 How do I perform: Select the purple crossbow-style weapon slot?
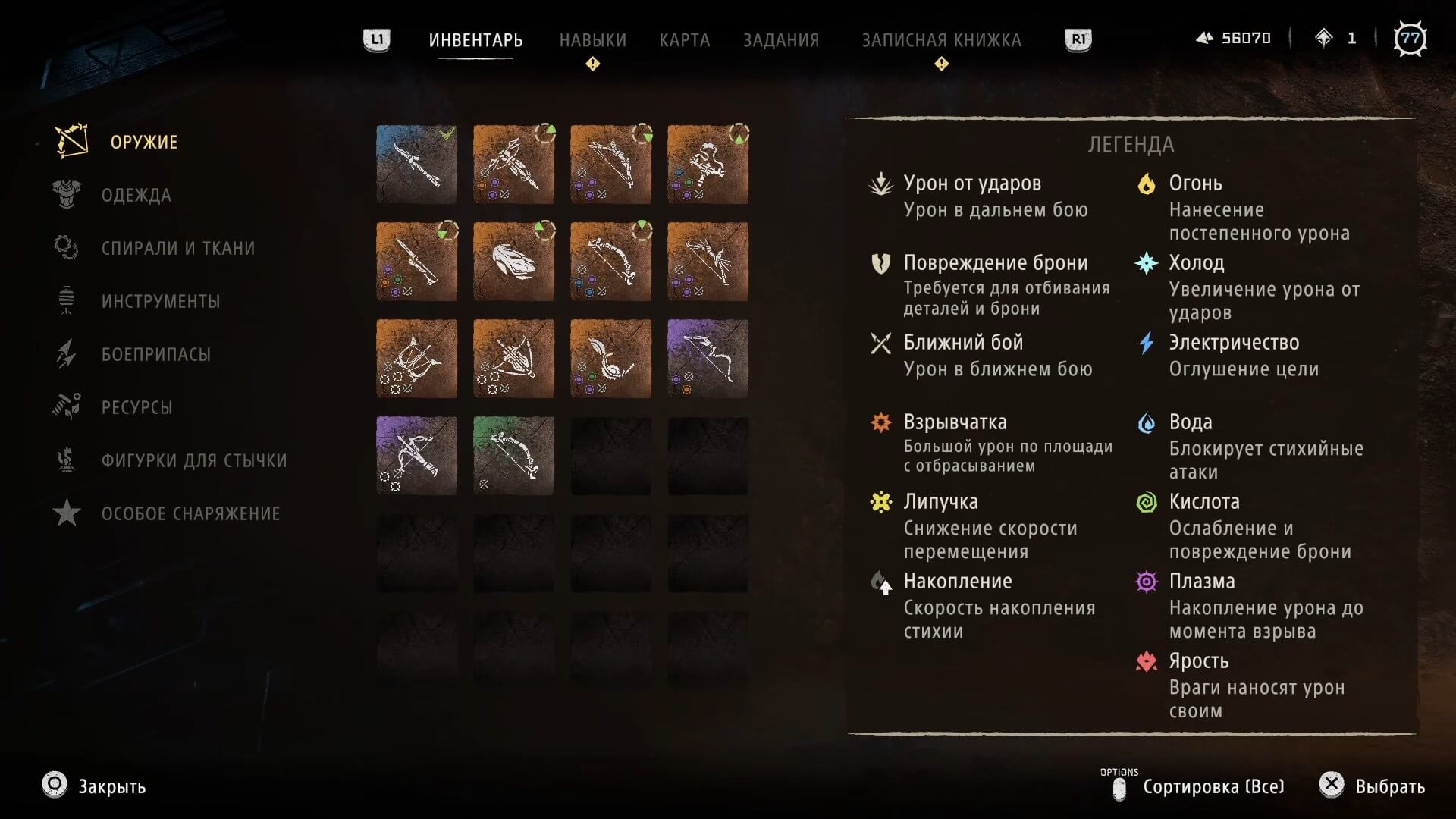[416, 456]
